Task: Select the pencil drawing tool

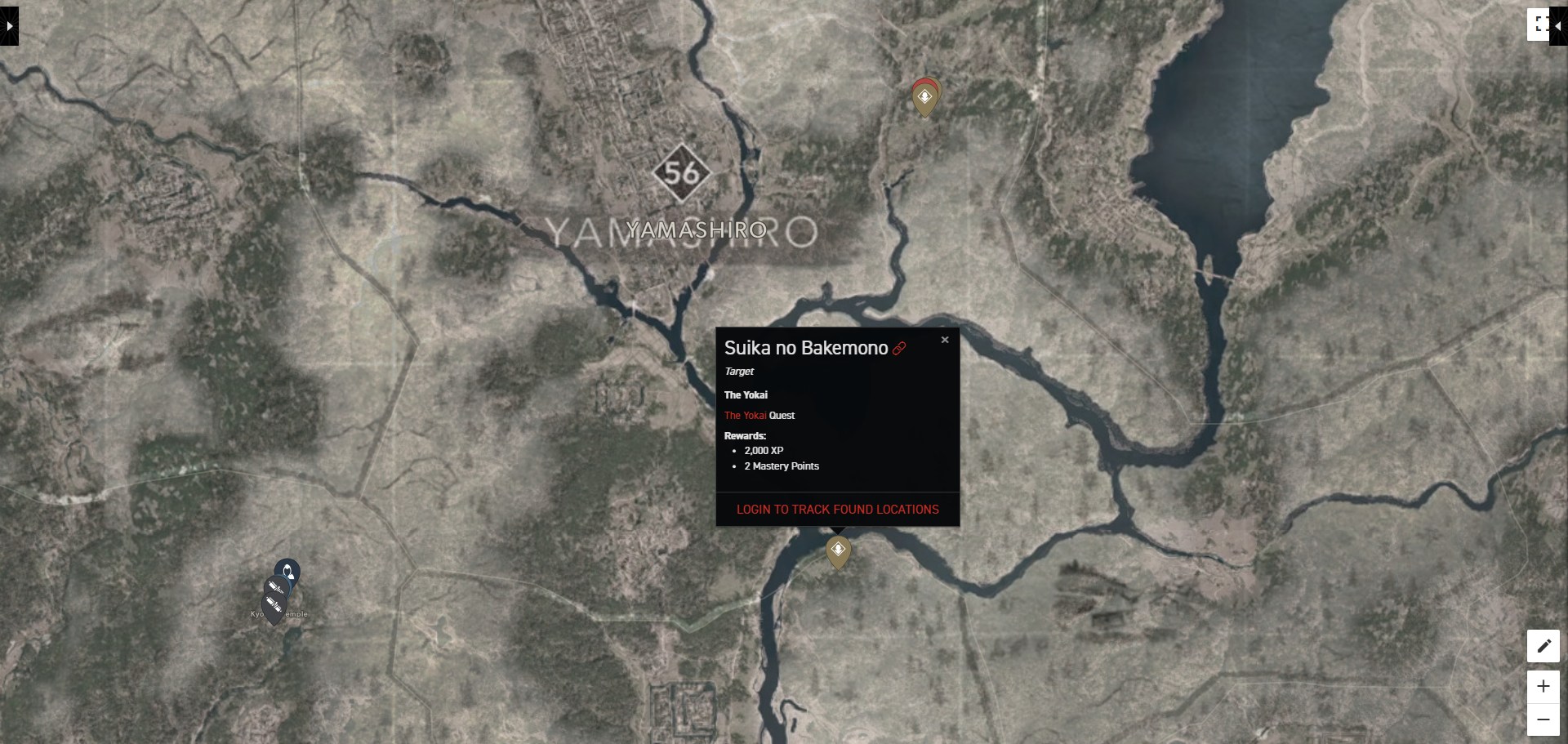Action: [1543, 646]
